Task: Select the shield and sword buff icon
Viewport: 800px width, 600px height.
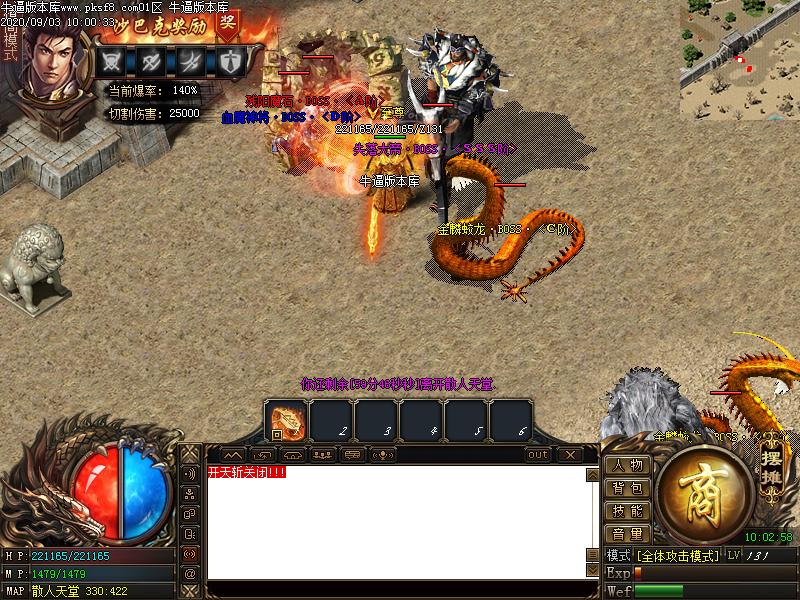Action: click(231, 61)
